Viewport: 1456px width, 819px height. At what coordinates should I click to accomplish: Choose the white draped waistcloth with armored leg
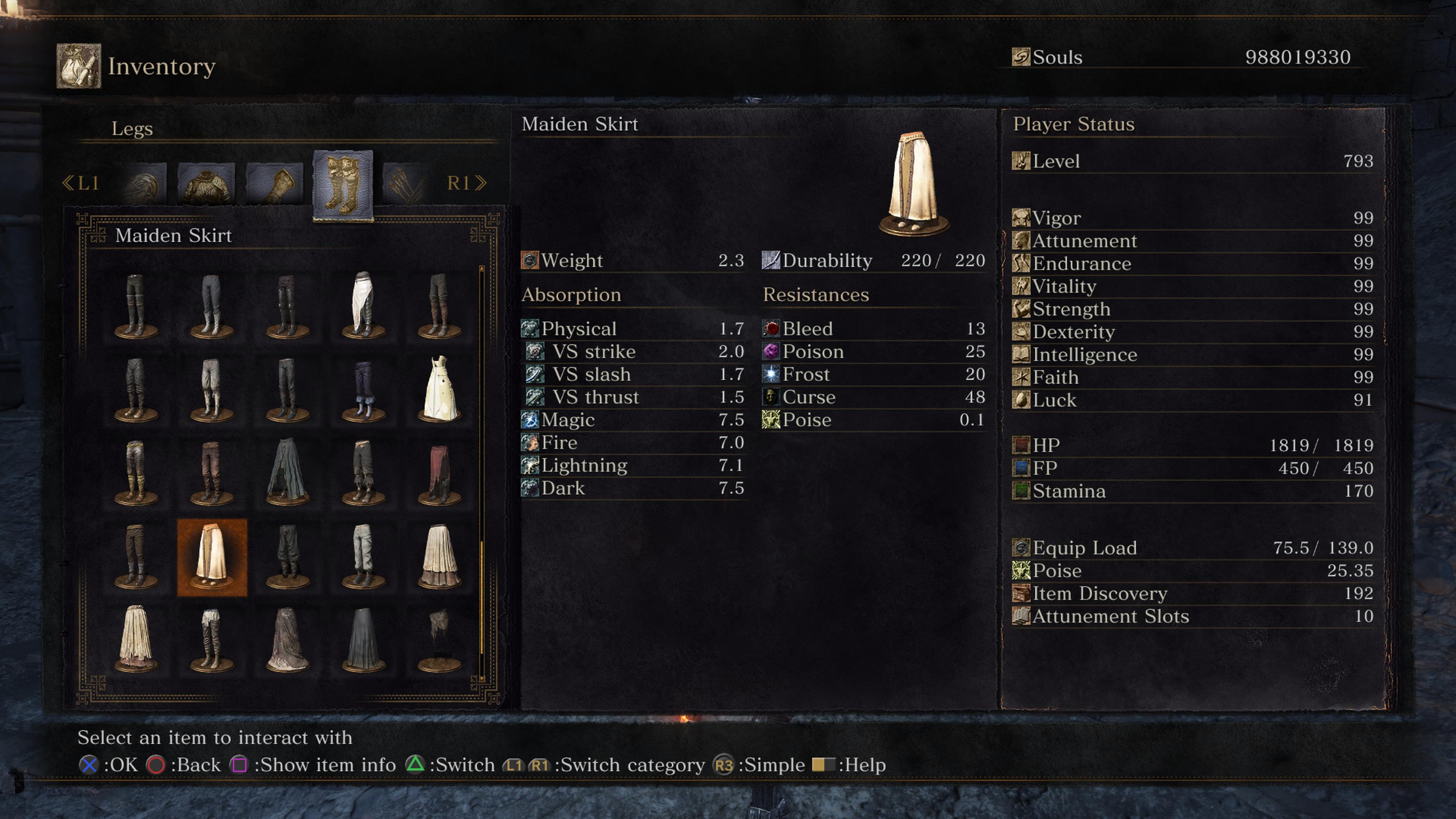click(364, 305)
